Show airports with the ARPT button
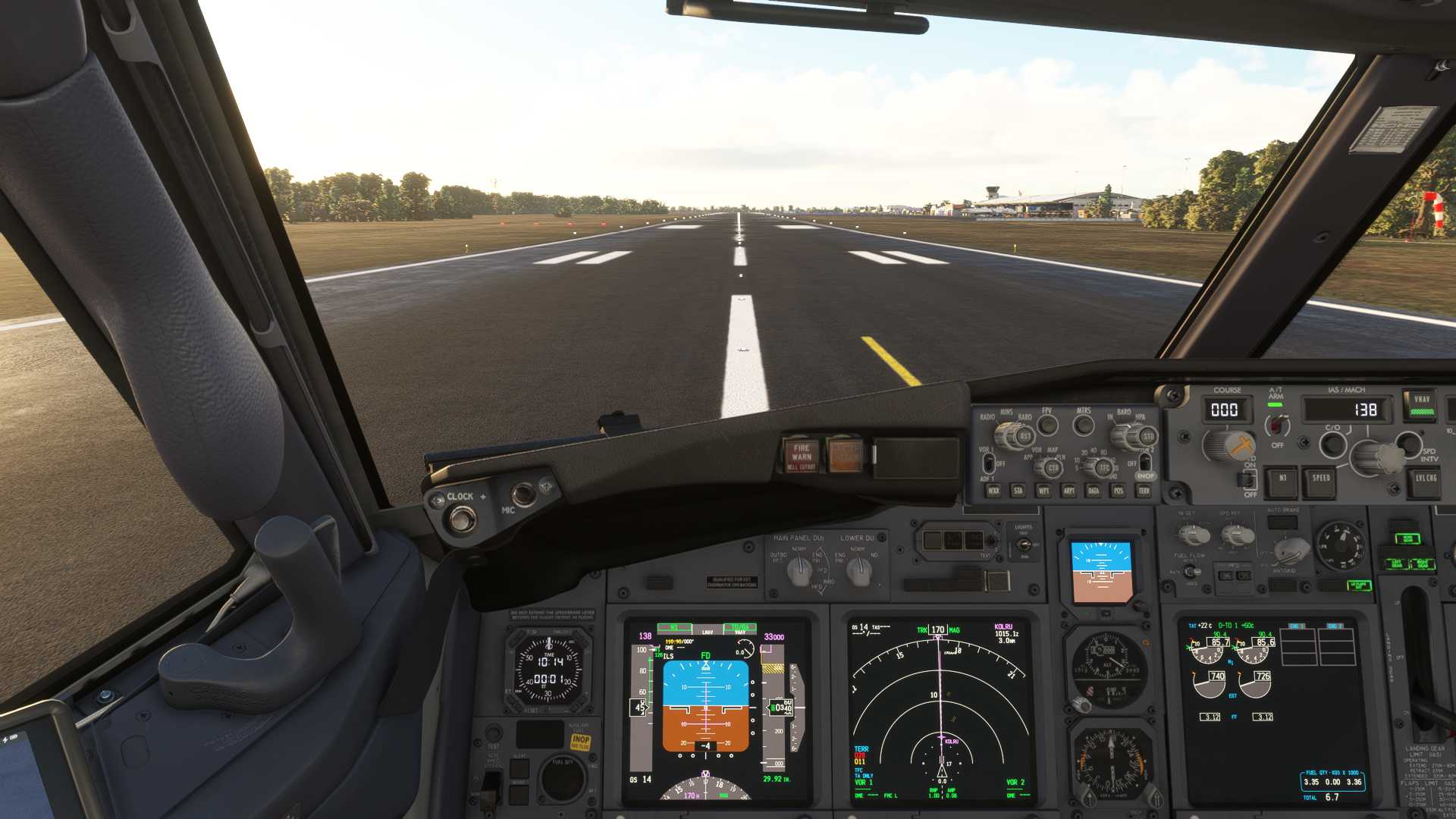Screen dimensions: 1456x819 point(1068,491)
